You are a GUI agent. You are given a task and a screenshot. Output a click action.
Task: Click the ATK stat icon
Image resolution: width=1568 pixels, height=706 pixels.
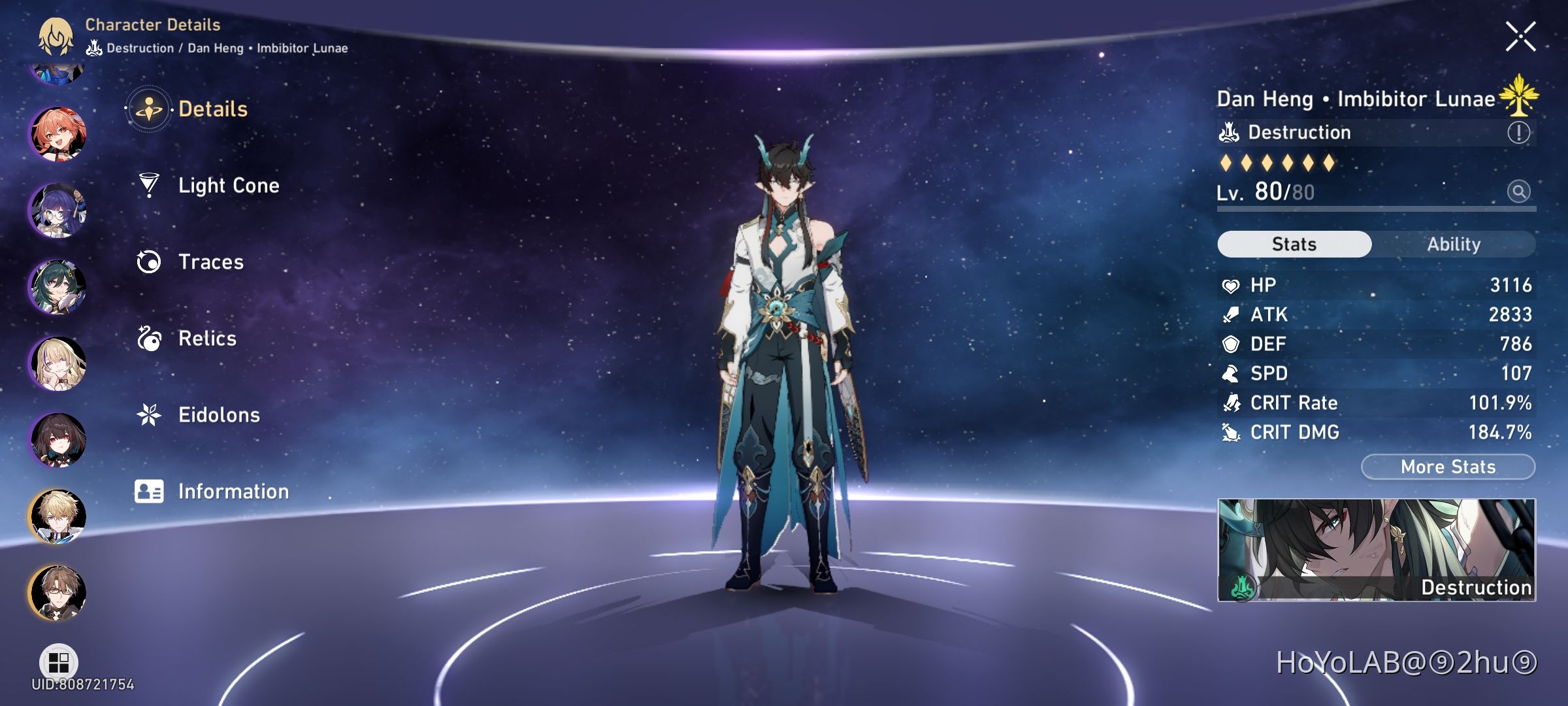click(1231, 314)
